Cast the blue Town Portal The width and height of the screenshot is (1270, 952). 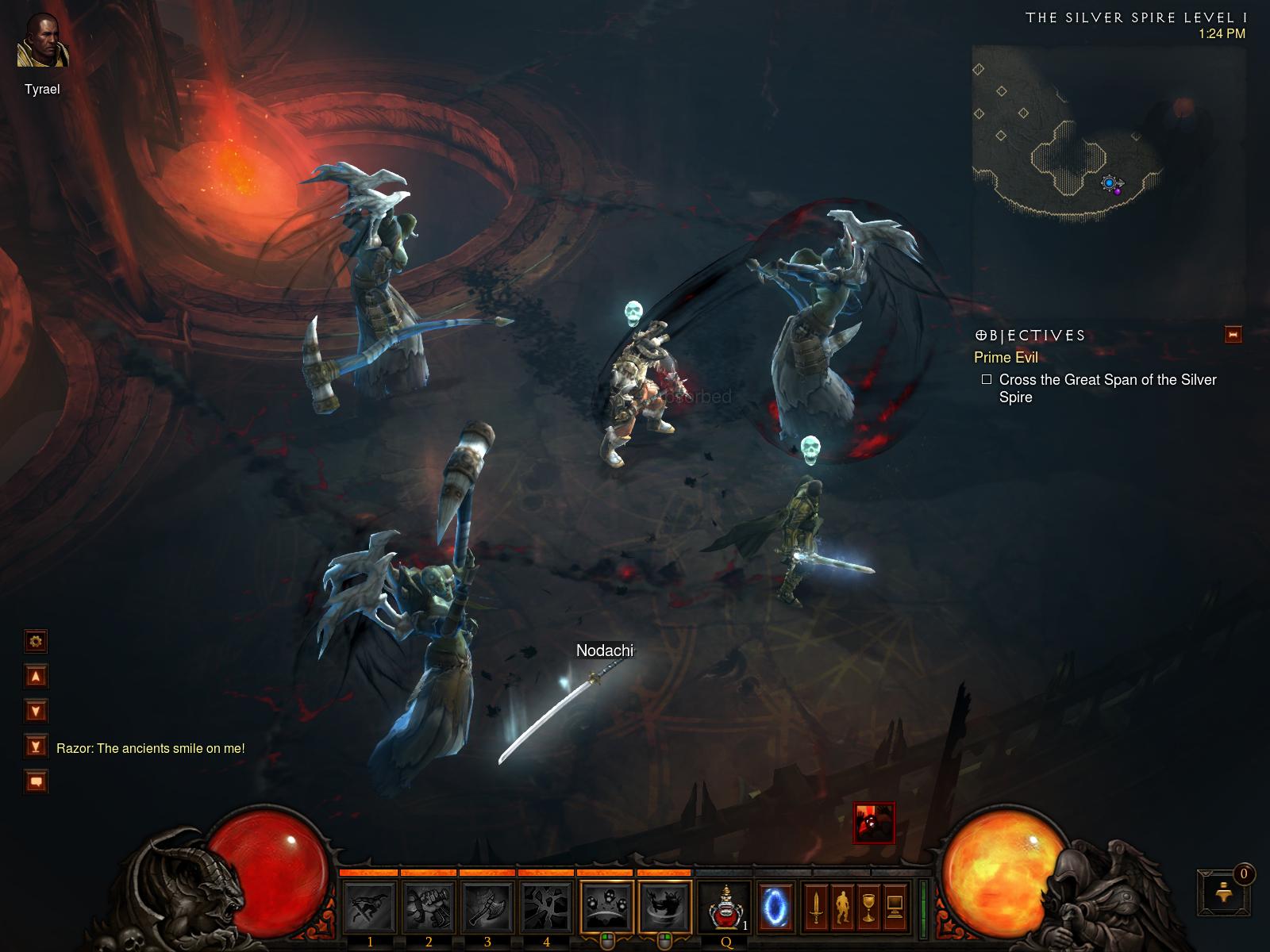click(775, 906)
